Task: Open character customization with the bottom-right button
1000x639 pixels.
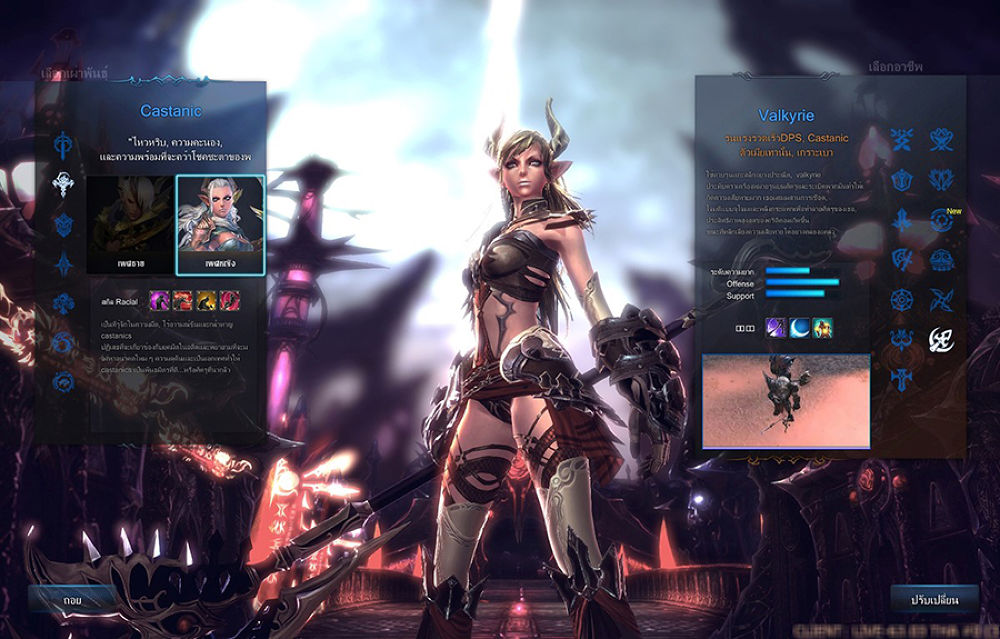Action: pos(934,601)
